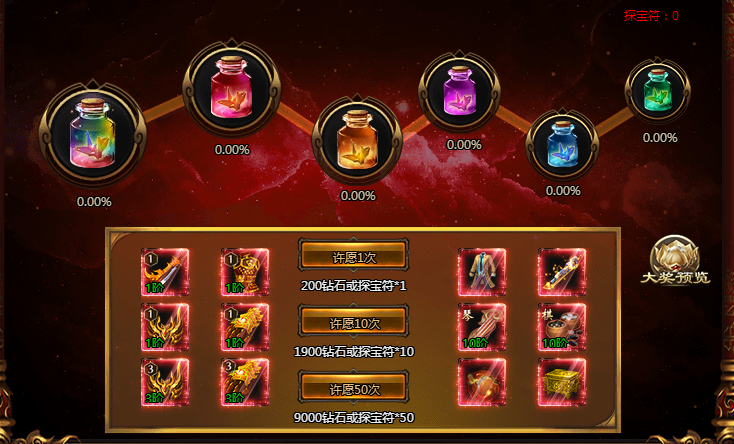Screen dimensions: 734x444
Task: Inspect the 琴 tier-10 reward item
Action: click(482, 327)
